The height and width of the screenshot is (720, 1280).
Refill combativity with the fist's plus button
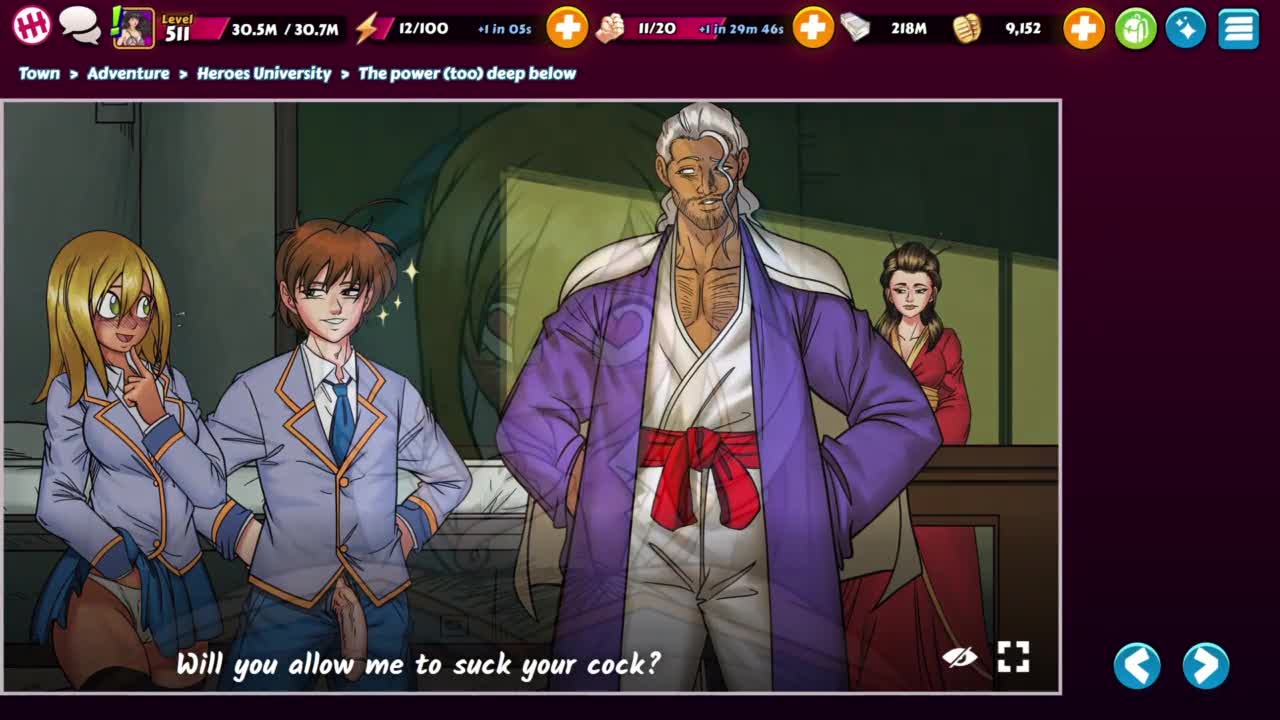tap(813, 28)
